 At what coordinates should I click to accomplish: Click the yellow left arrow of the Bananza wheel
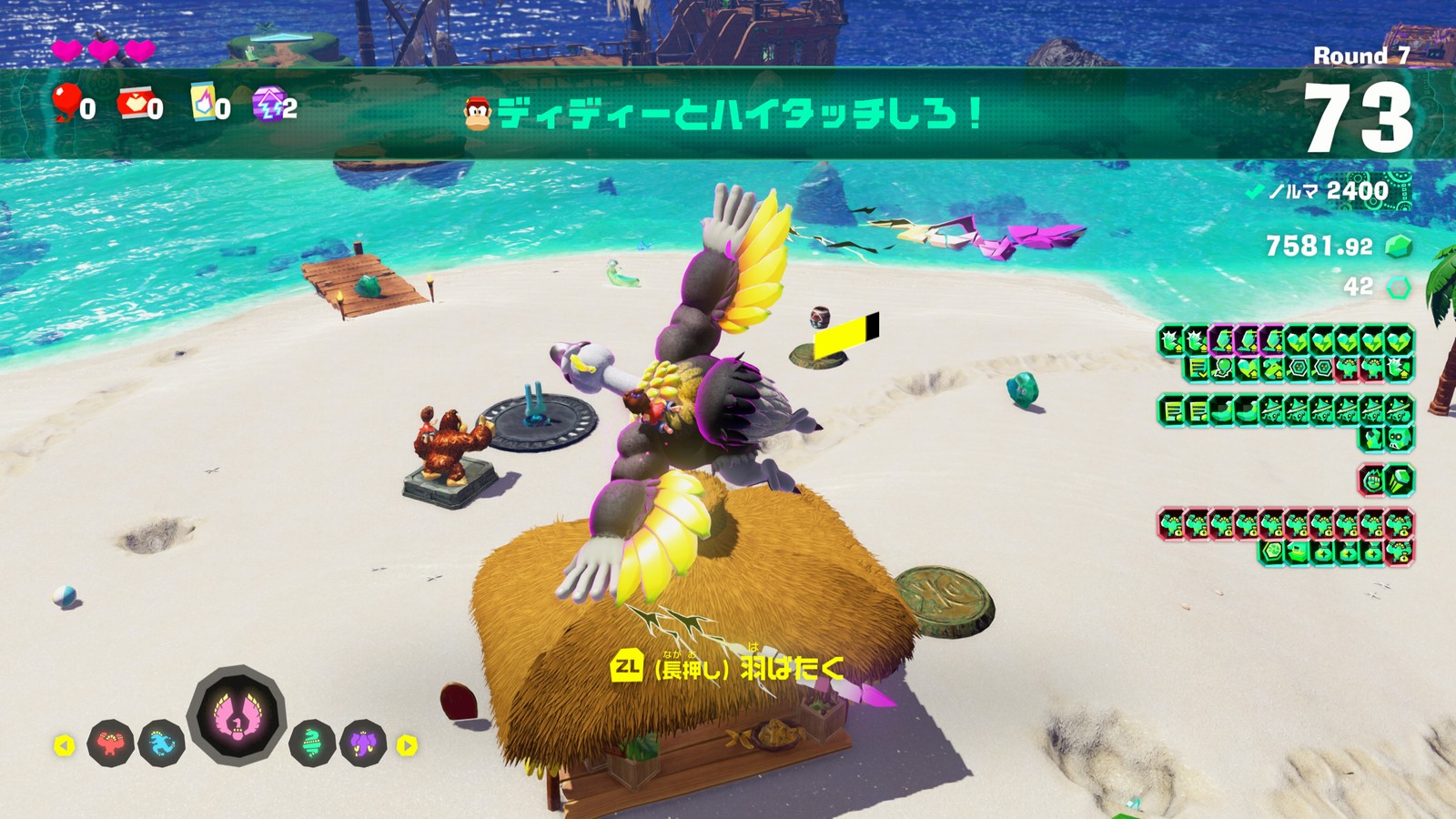coord(66,745)
